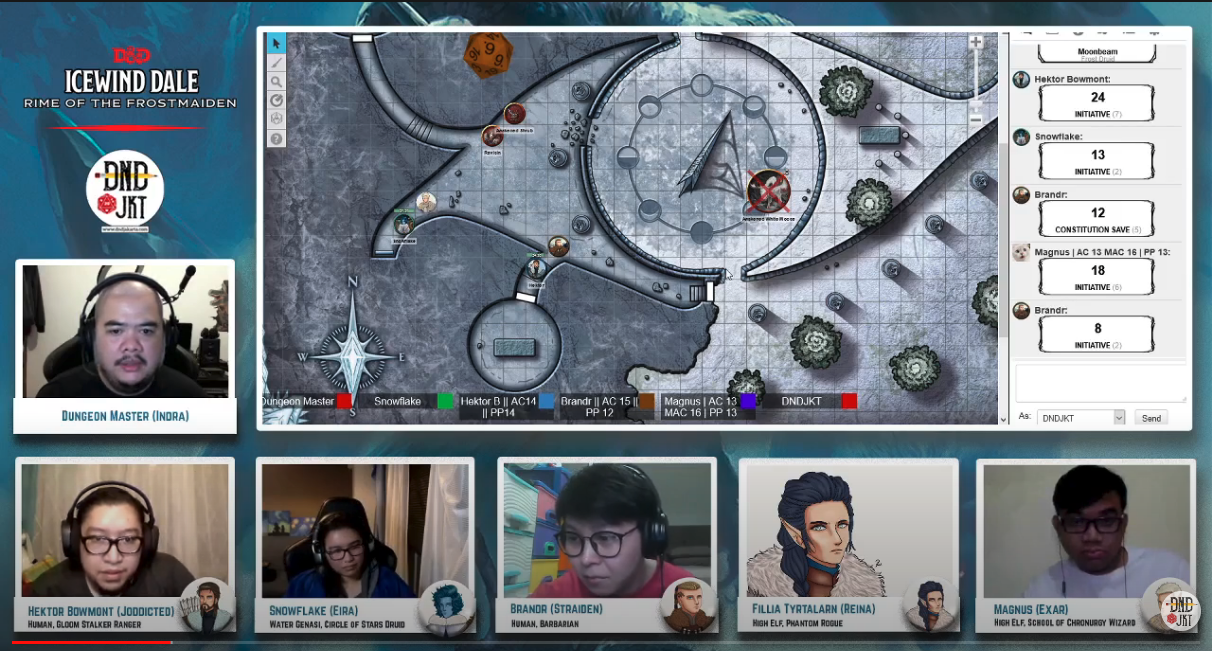Click Hektor Bowmont's initiative roll of 24

(x=1097, y=98)
